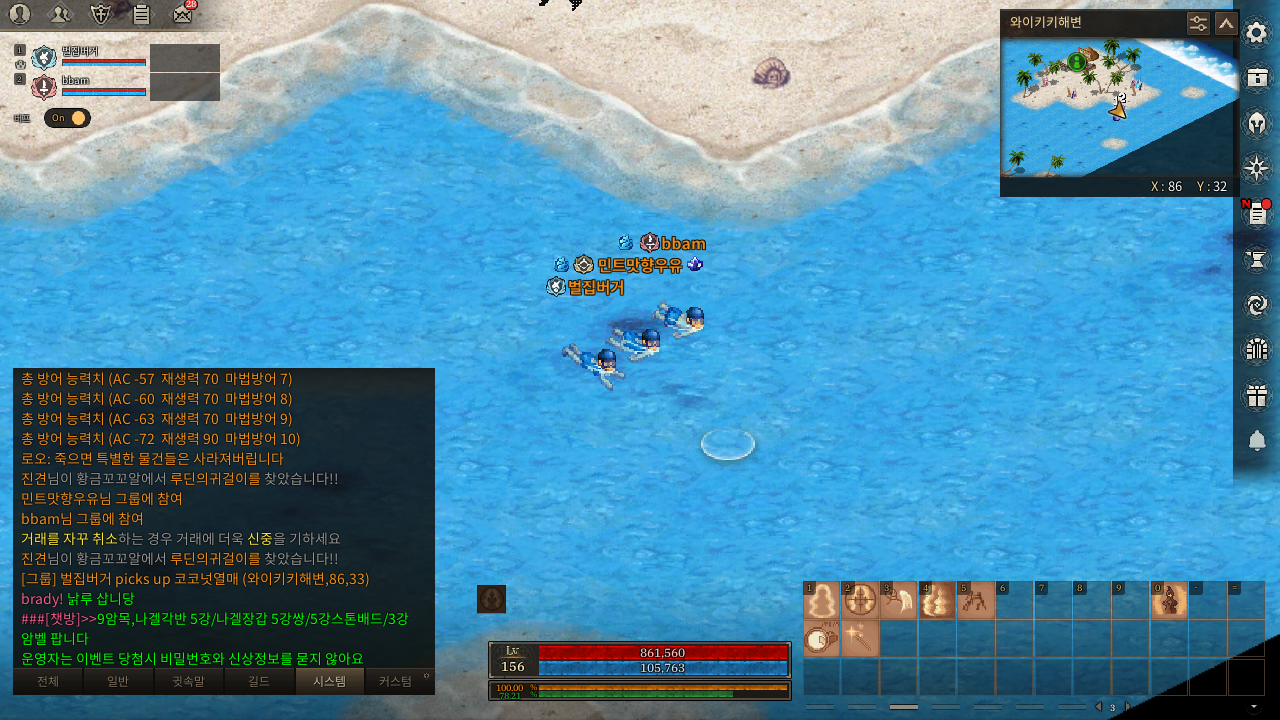The height and width of the screenshot is (720, 1280).
Task: Open the minimap filter settings button
Action: (x=1198, y=23)
